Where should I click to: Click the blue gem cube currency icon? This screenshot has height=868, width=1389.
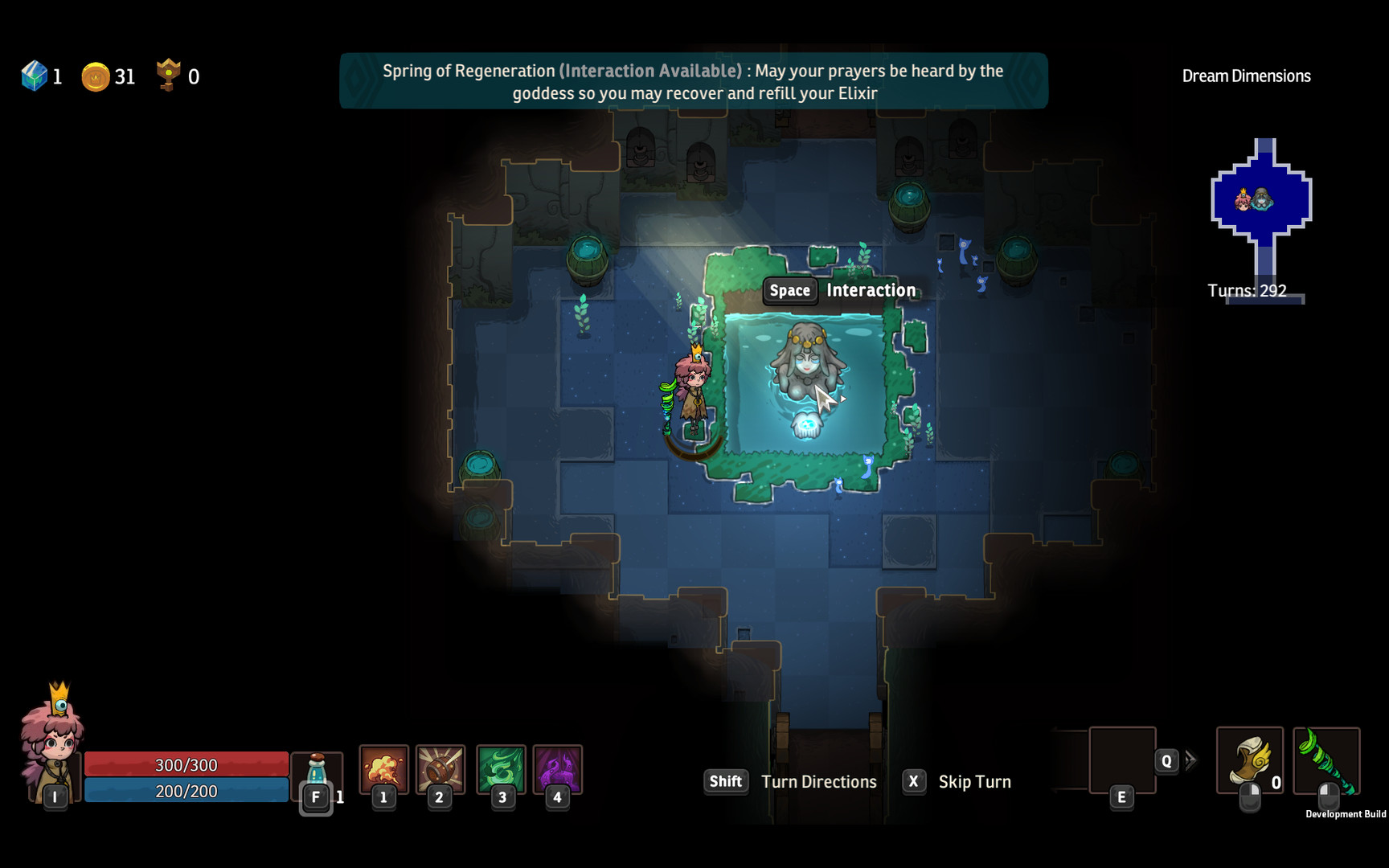point(35,76)
